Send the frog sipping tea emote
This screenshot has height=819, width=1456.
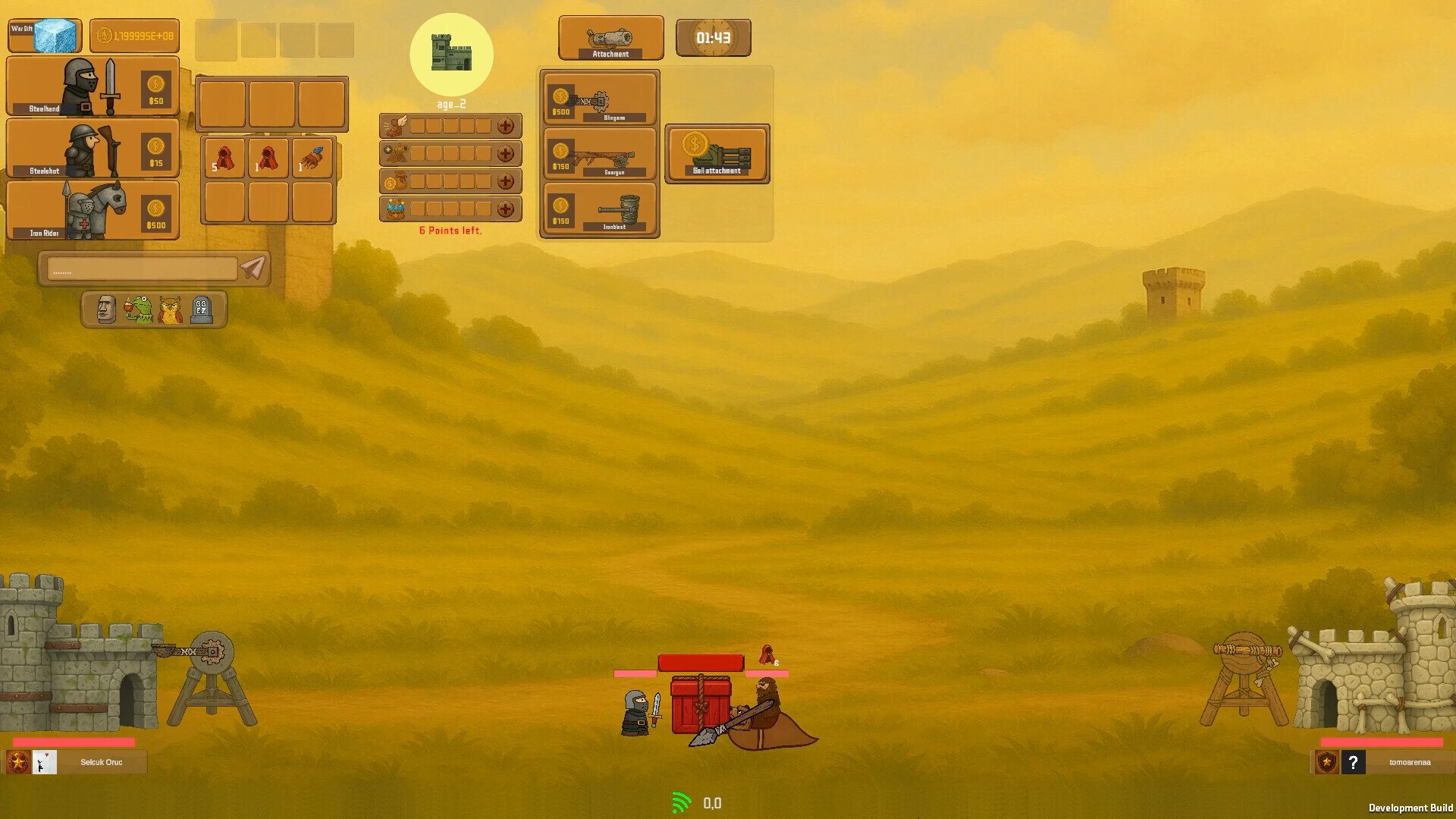pyautogui.click(x=139, y=309)
